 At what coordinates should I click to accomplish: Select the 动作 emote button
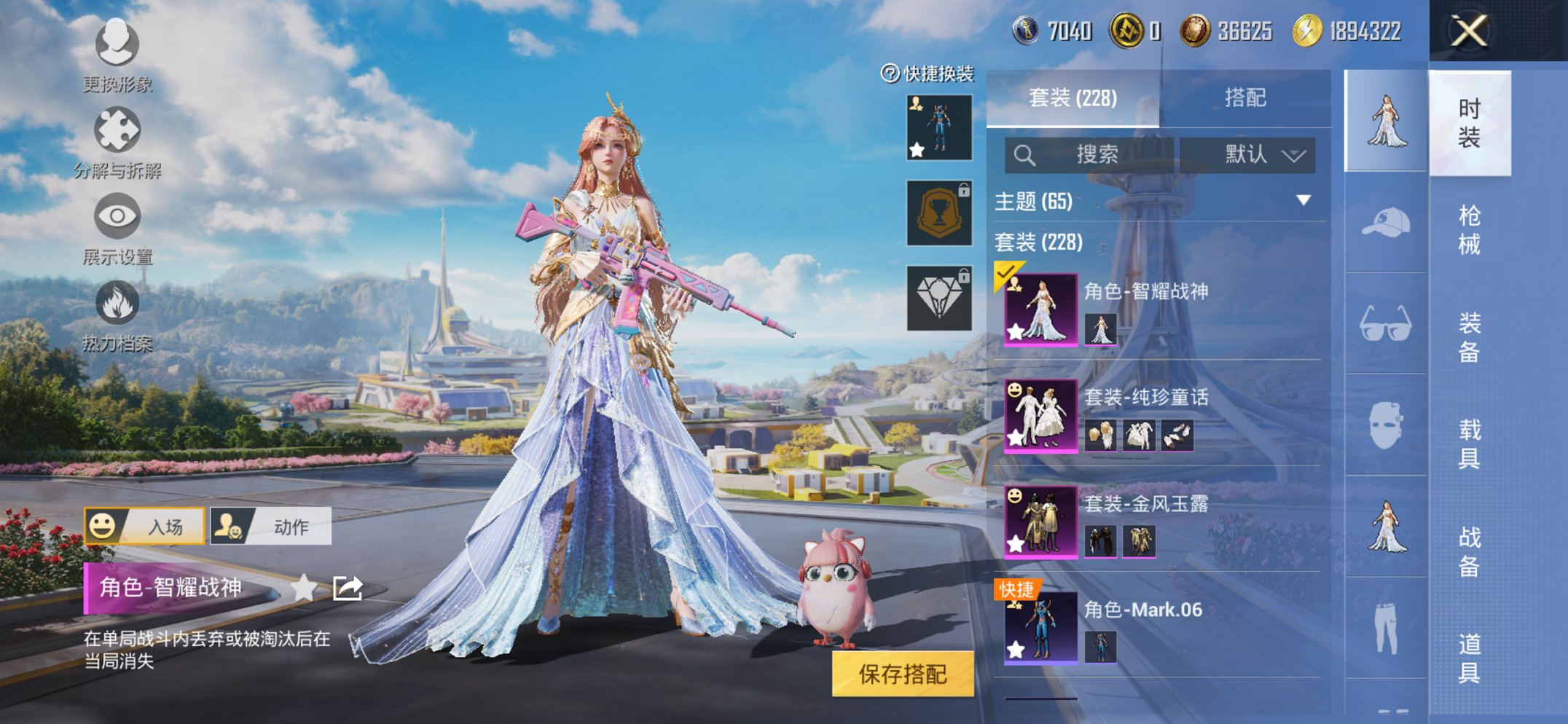271,526
